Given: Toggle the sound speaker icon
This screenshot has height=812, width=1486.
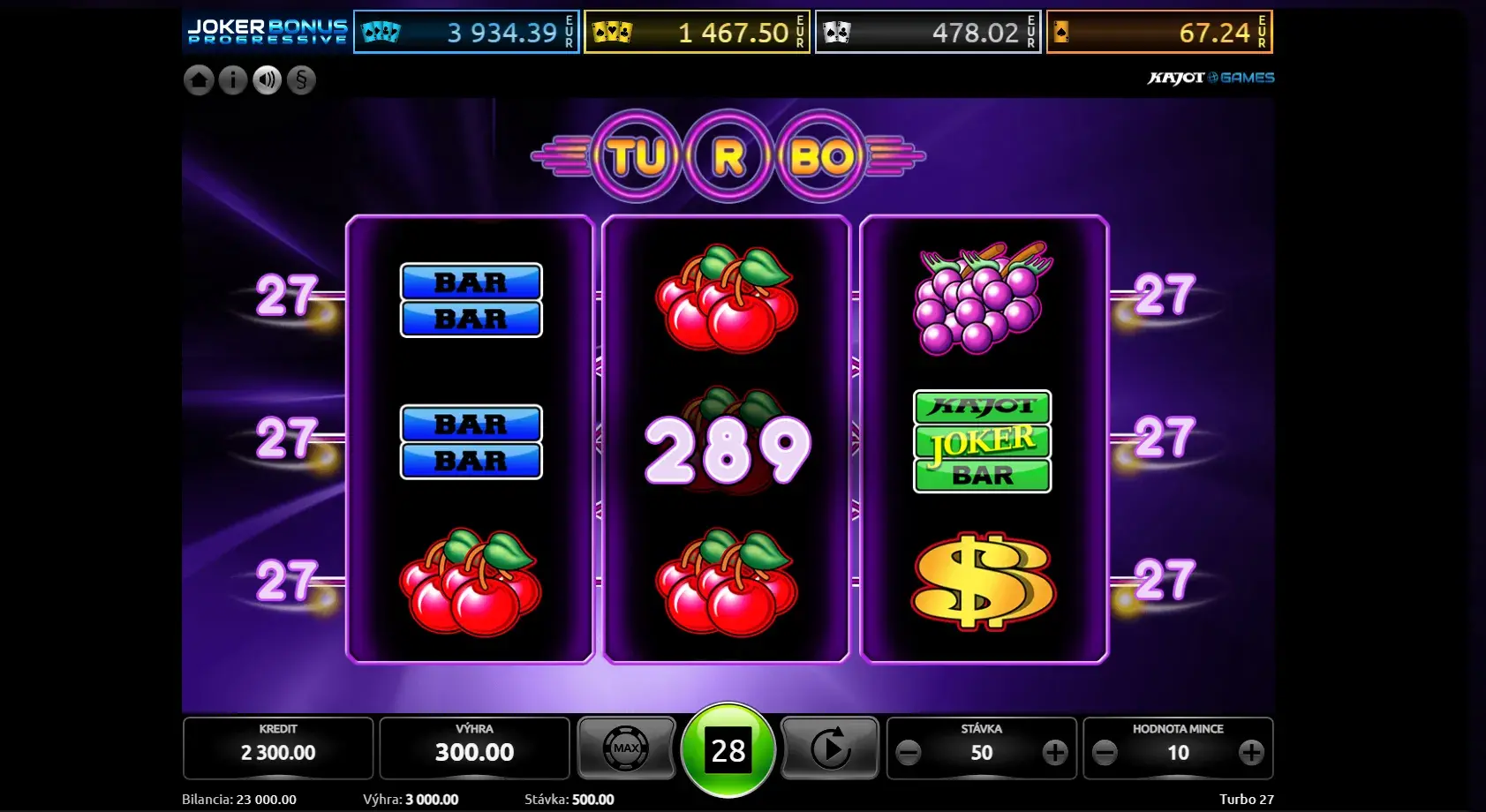Looking at the screenshot, I should (x=267, y=80).
